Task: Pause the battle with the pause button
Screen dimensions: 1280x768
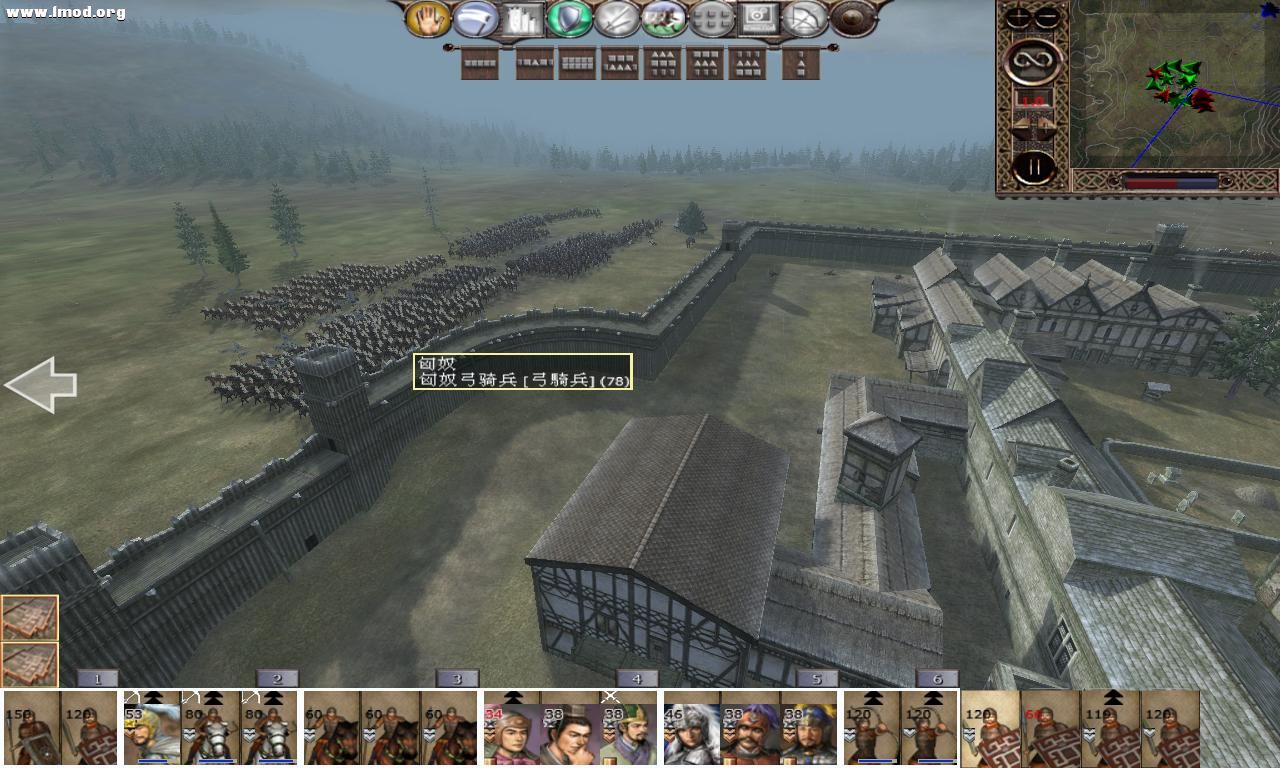Action: pos(1034,166)
